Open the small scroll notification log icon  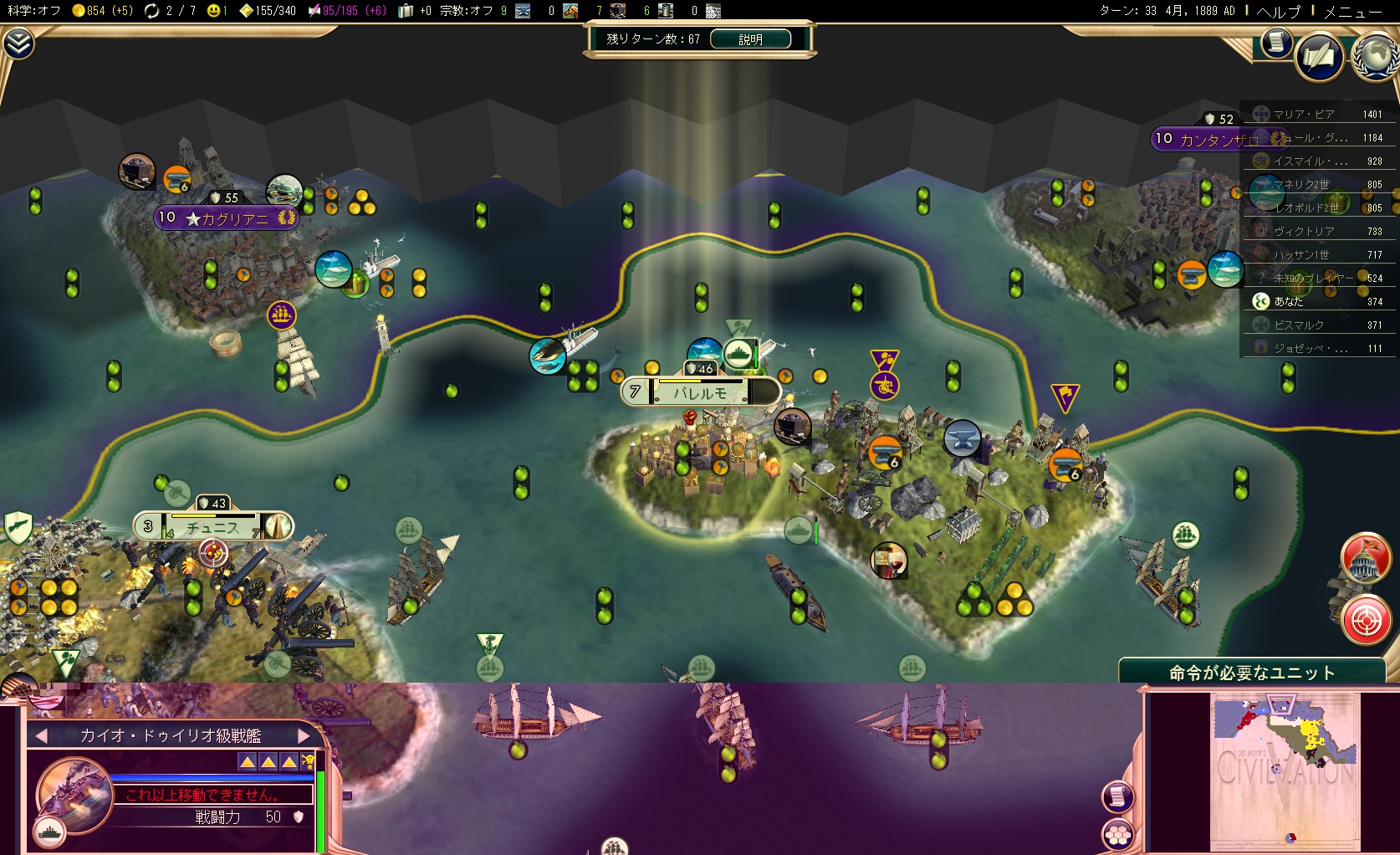pos(1275,42)
